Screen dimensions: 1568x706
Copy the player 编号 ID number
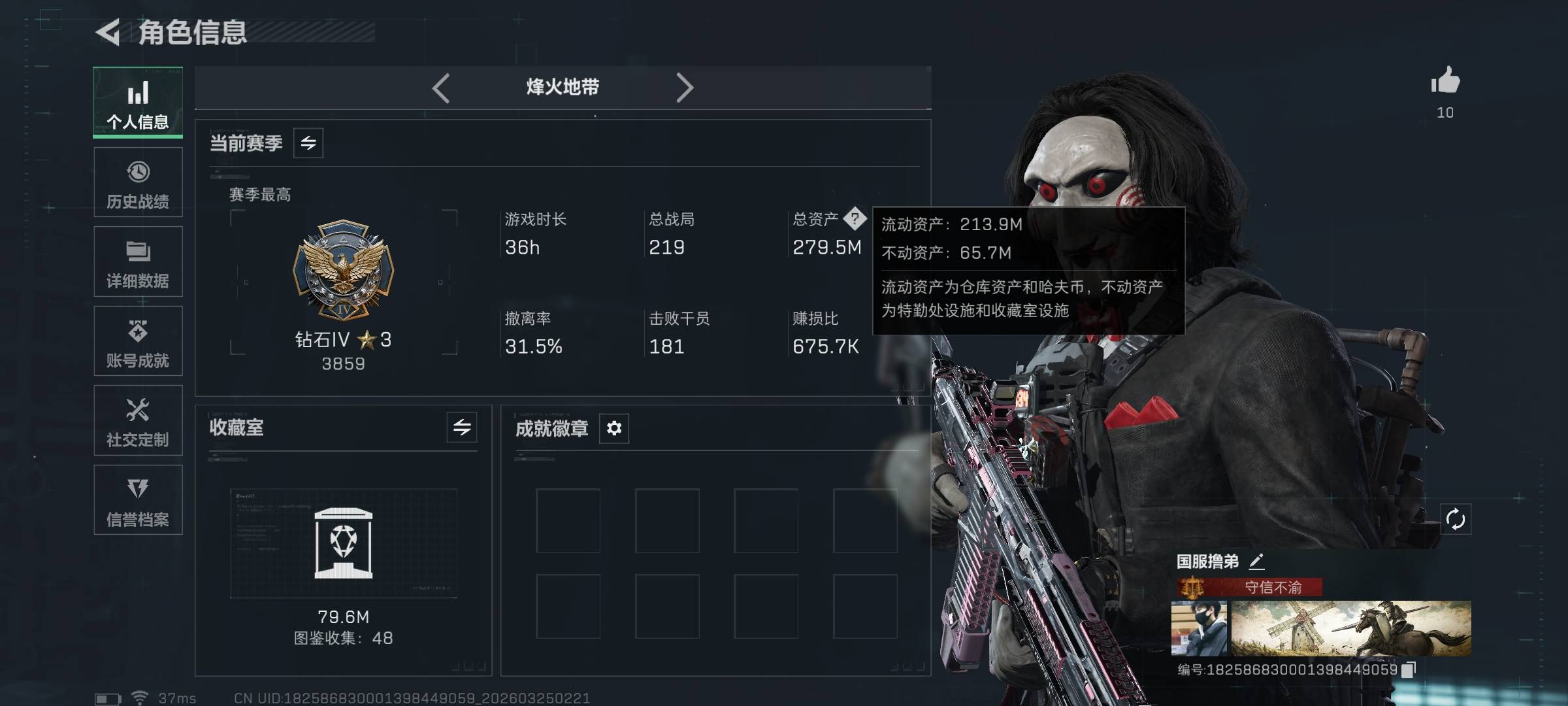click(1409, 669)
